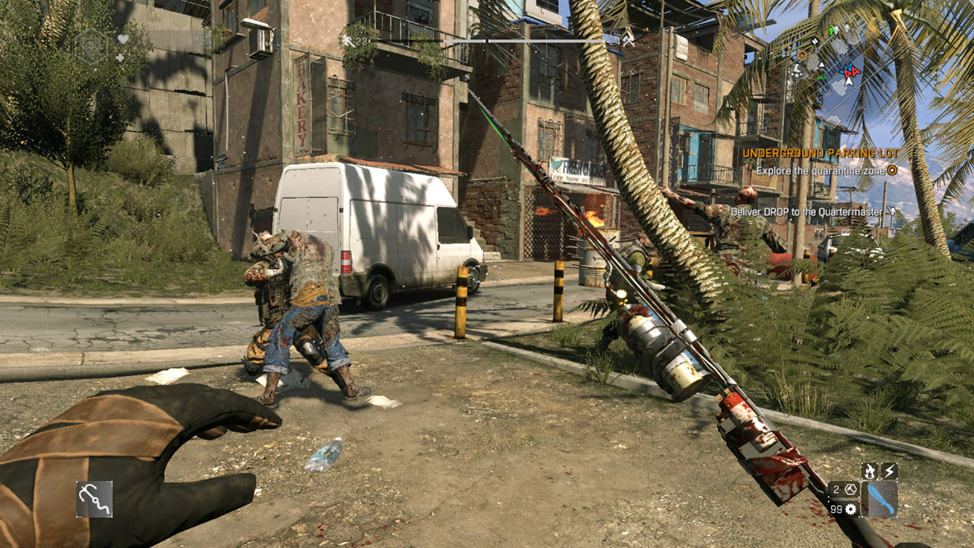This screenshot has height=548, width=974.
Task: Select the fire effect icon
Action: pos(870,471)
